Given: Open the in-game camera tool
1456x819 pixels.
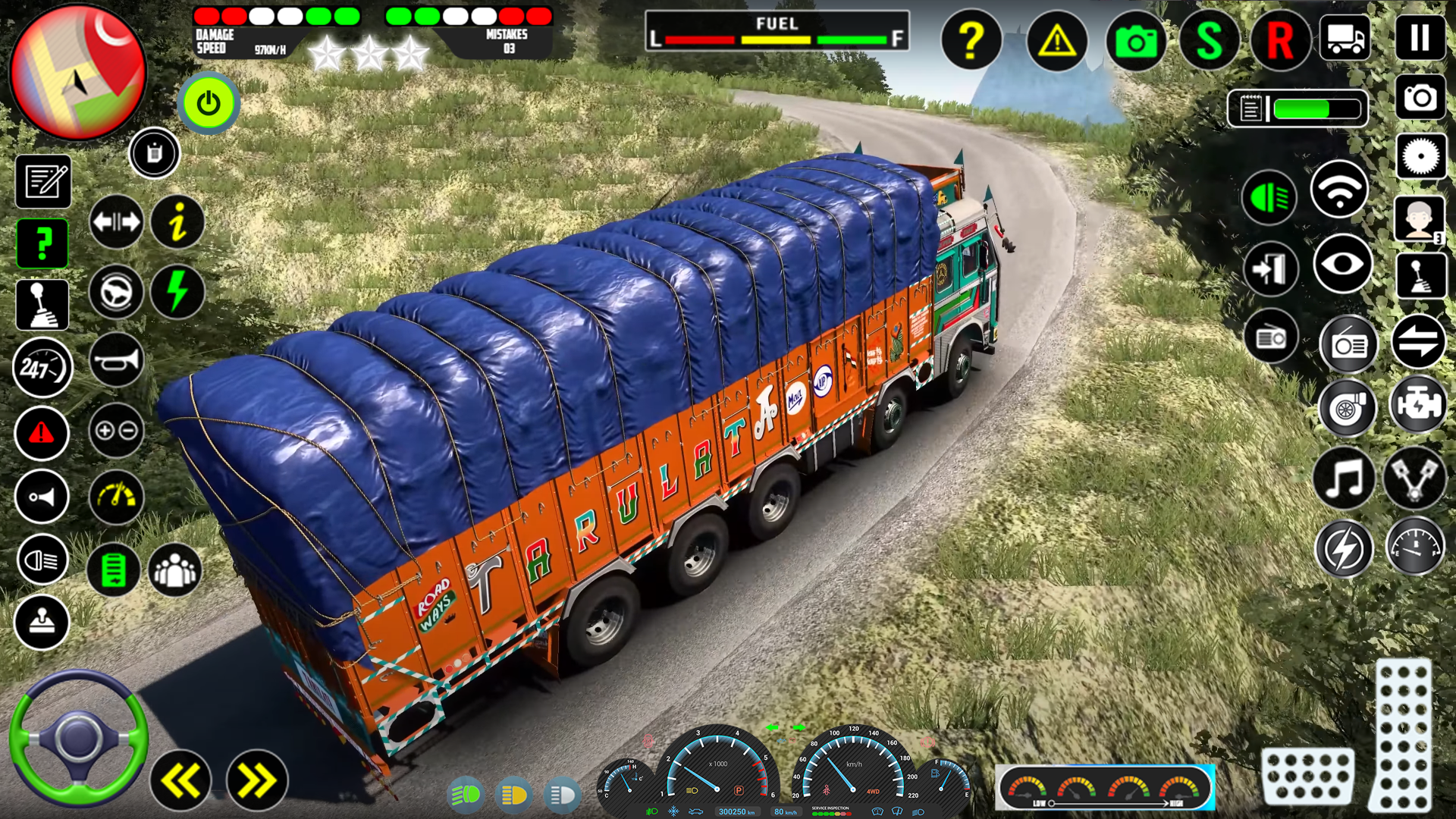Looking at the screenshot, I should [1135, 41].
